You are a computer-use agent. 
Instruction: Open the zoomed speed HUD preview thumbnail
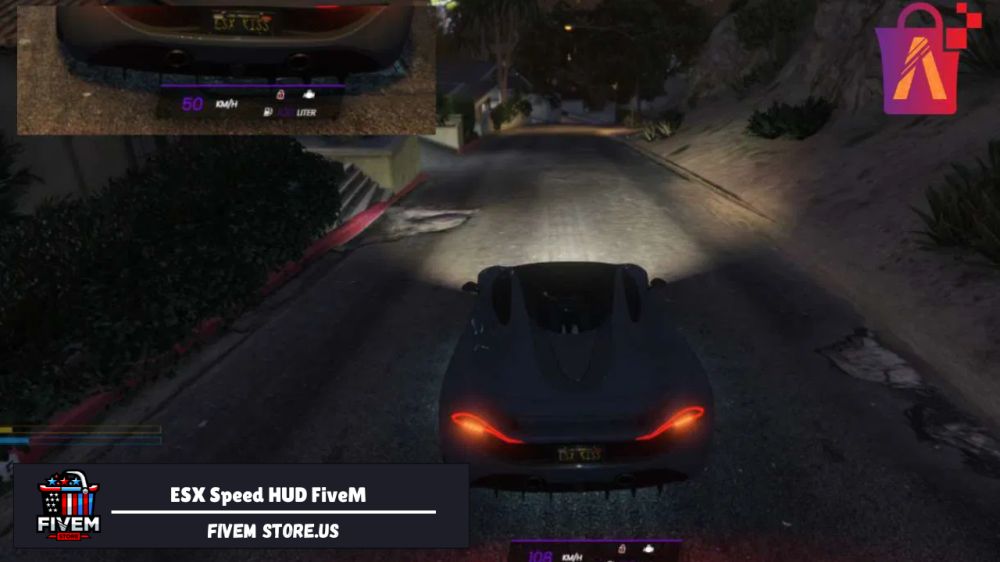pyautogui.click(x=227, y=67)
